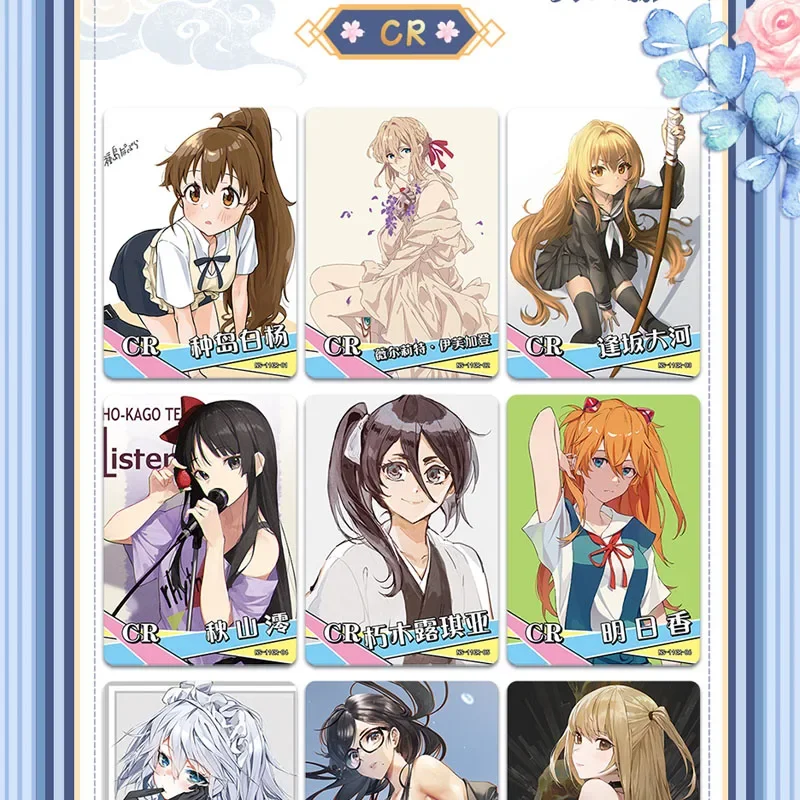Viewport: 800px width, 800px height.
Task: Click the 秋山澪 card with microphone
Action: click(x=200, y=530)
